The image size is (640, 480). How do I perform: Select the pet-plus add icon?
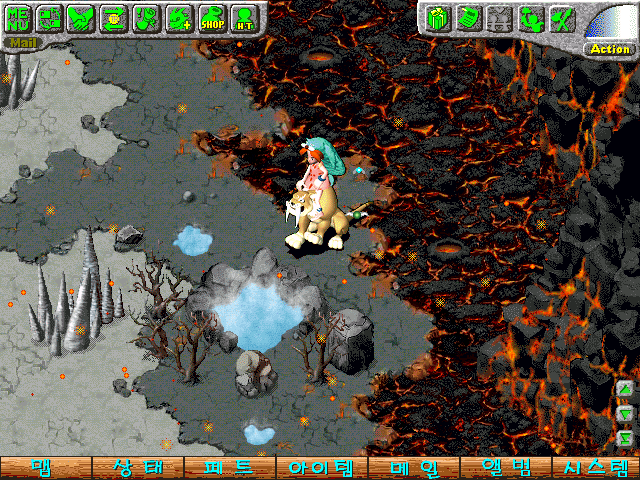point(178,18)
